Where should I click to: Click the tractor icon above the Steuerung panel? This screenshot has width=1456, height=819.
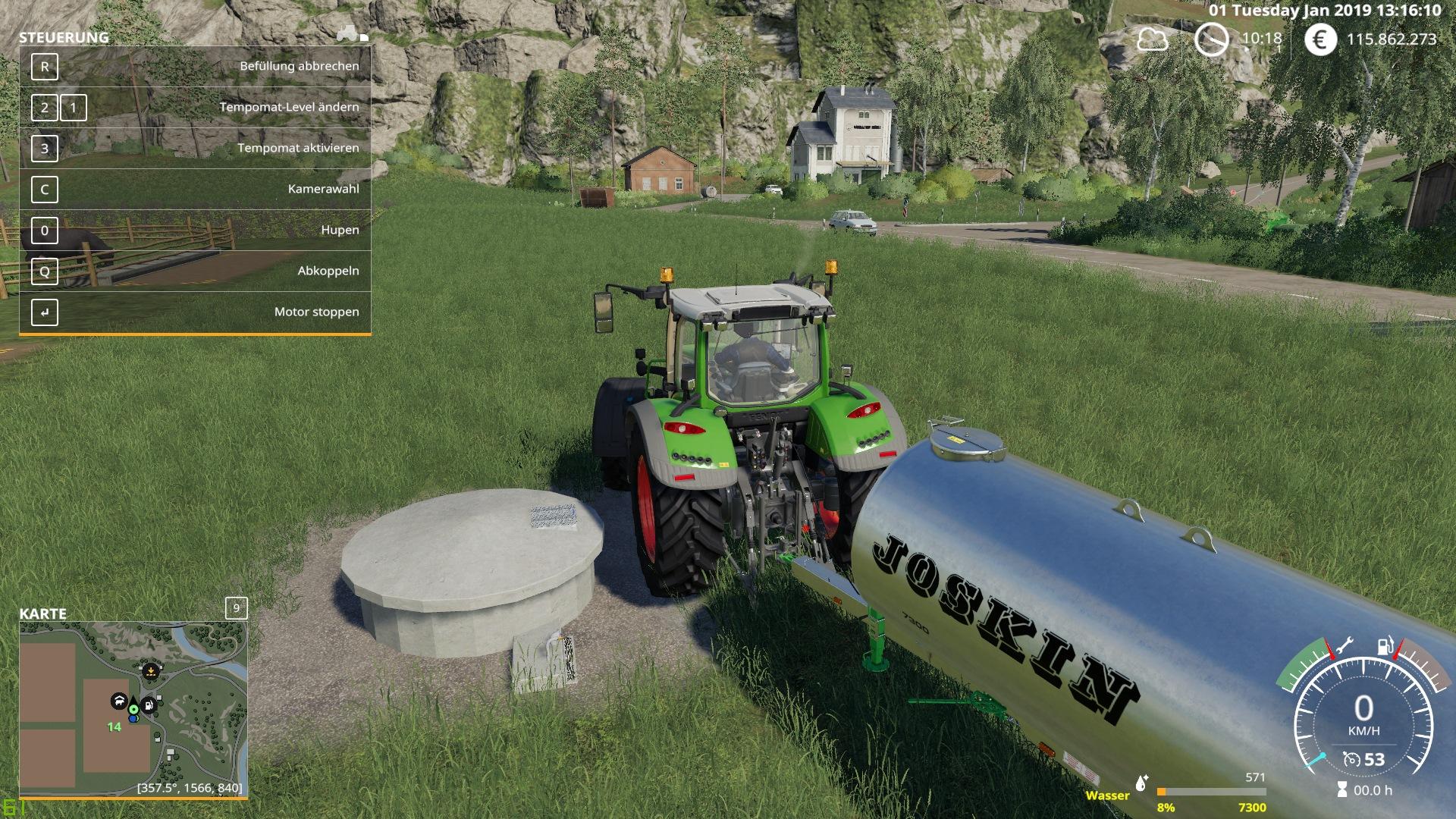click(348, 33)
